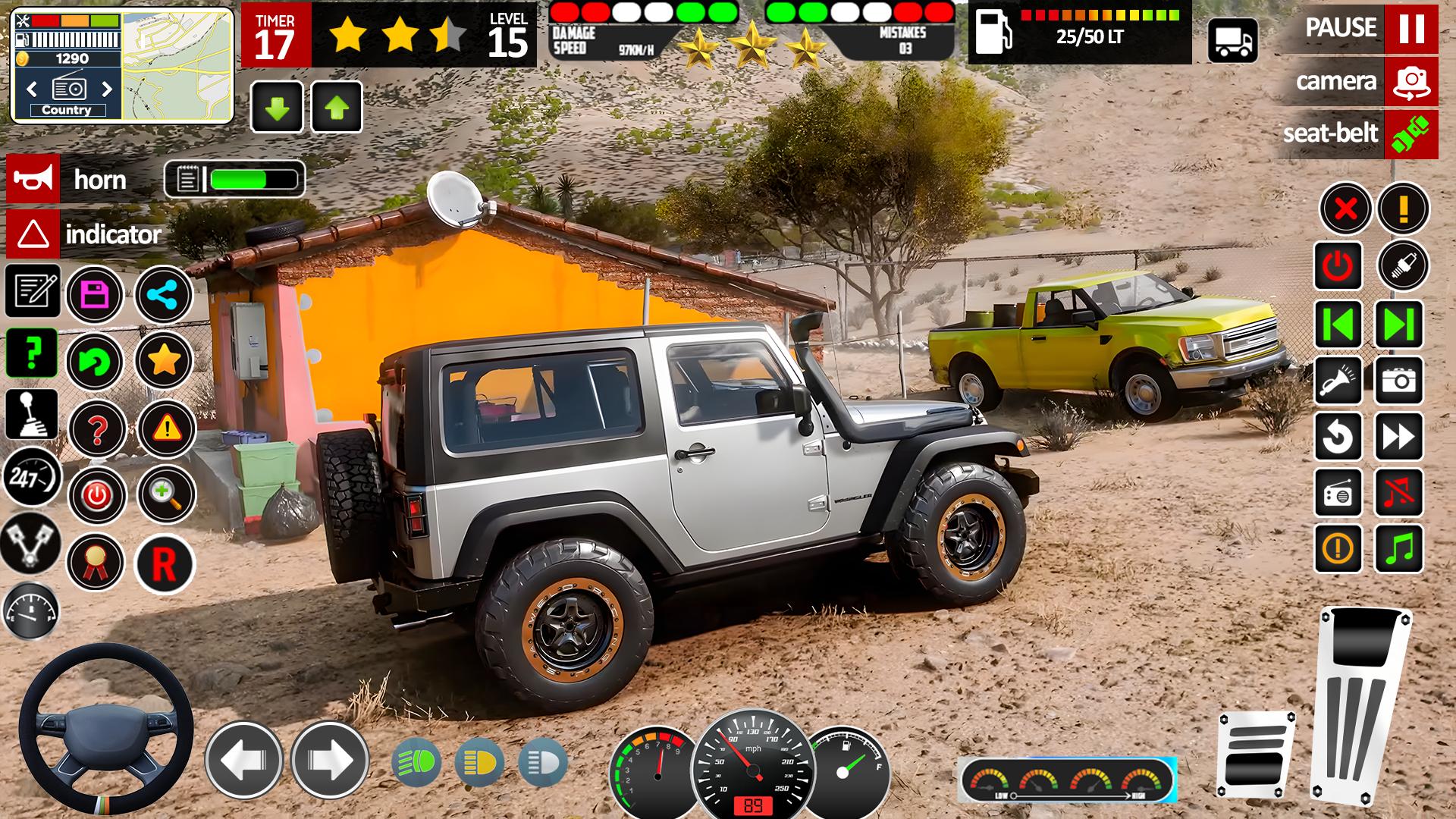Select the gear shifter icon
The width and height of the screenshot is (1456, 819).
coord(30,413)
